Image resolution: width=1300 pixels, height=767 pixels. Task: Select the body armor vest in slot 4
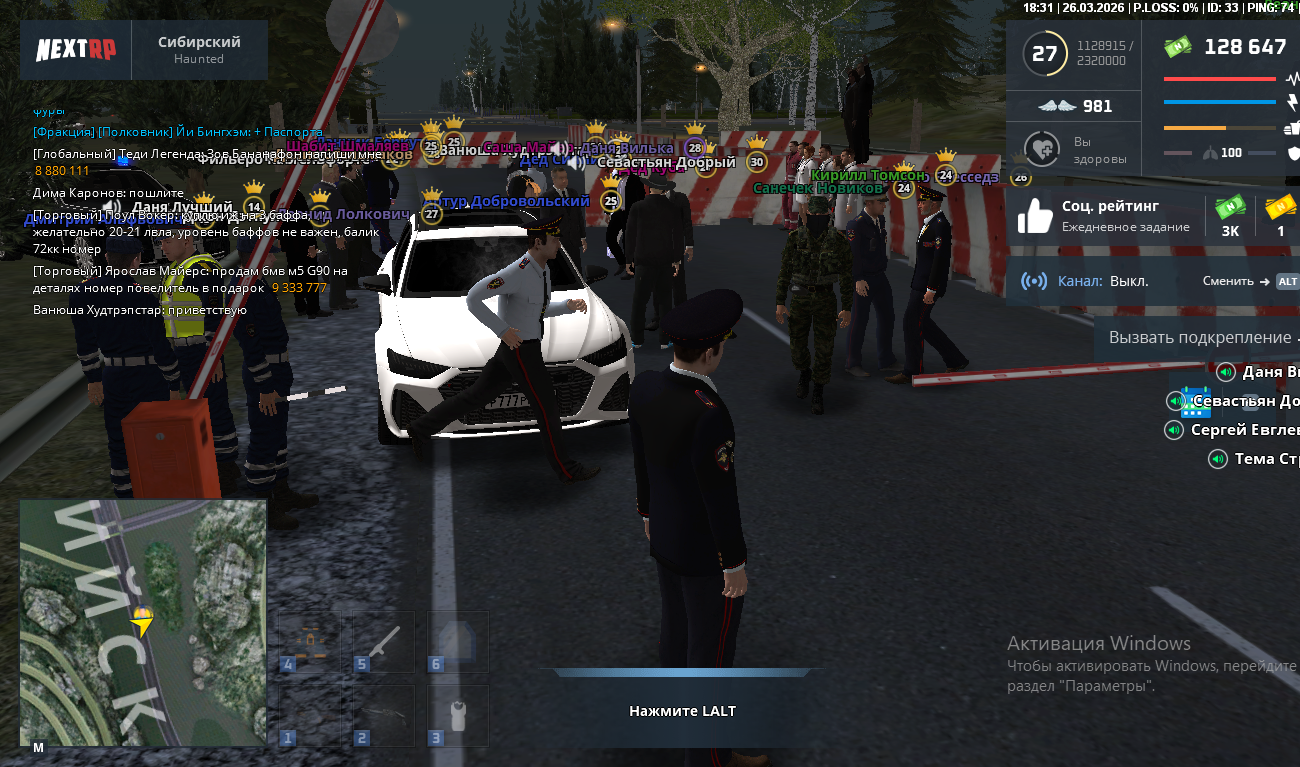tap(311, 644)
